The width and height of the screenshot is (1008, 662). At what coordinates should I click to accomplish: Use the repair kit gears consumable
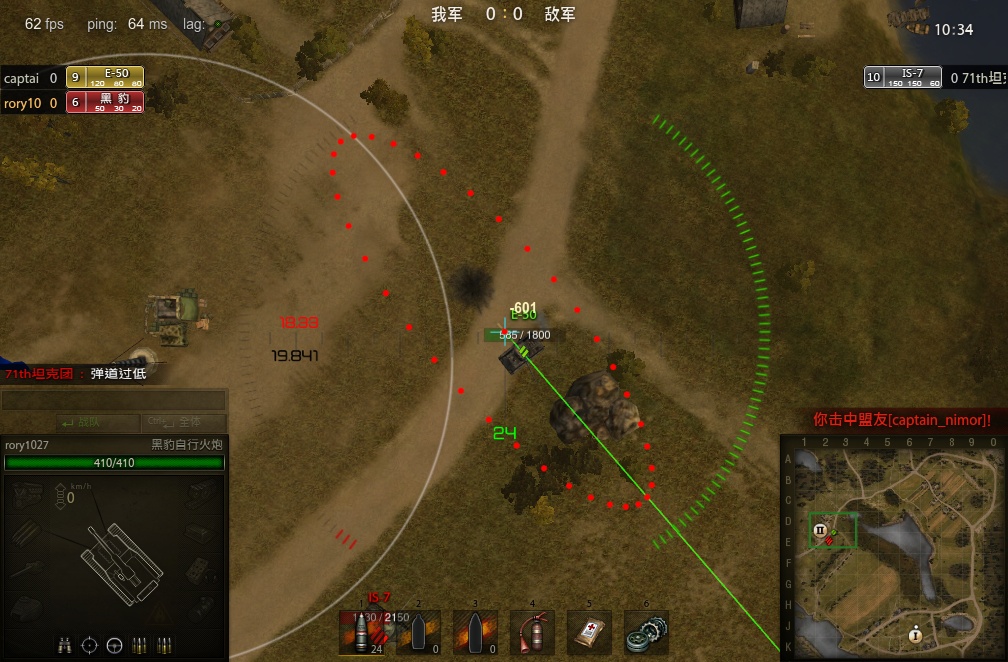click(x=645, y=634)
